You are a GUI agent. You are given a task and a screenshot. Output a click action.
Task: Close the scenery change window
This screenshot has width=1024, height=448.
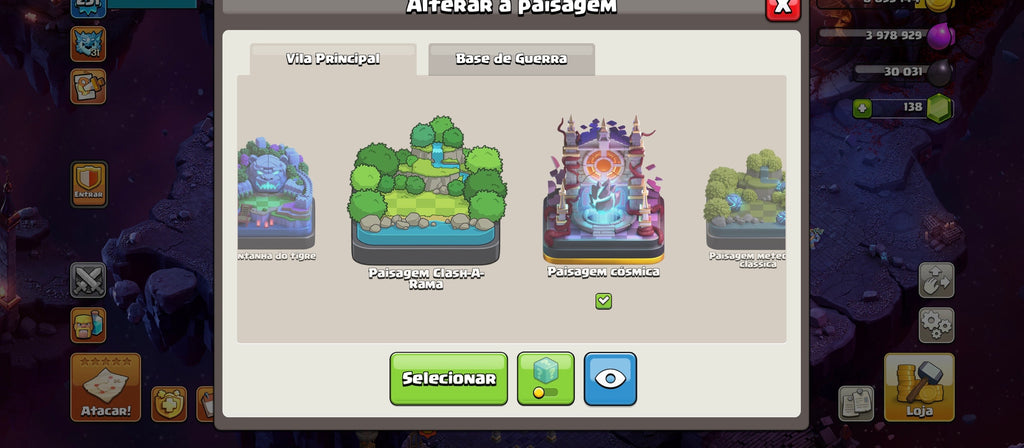(x=782, y=7)
